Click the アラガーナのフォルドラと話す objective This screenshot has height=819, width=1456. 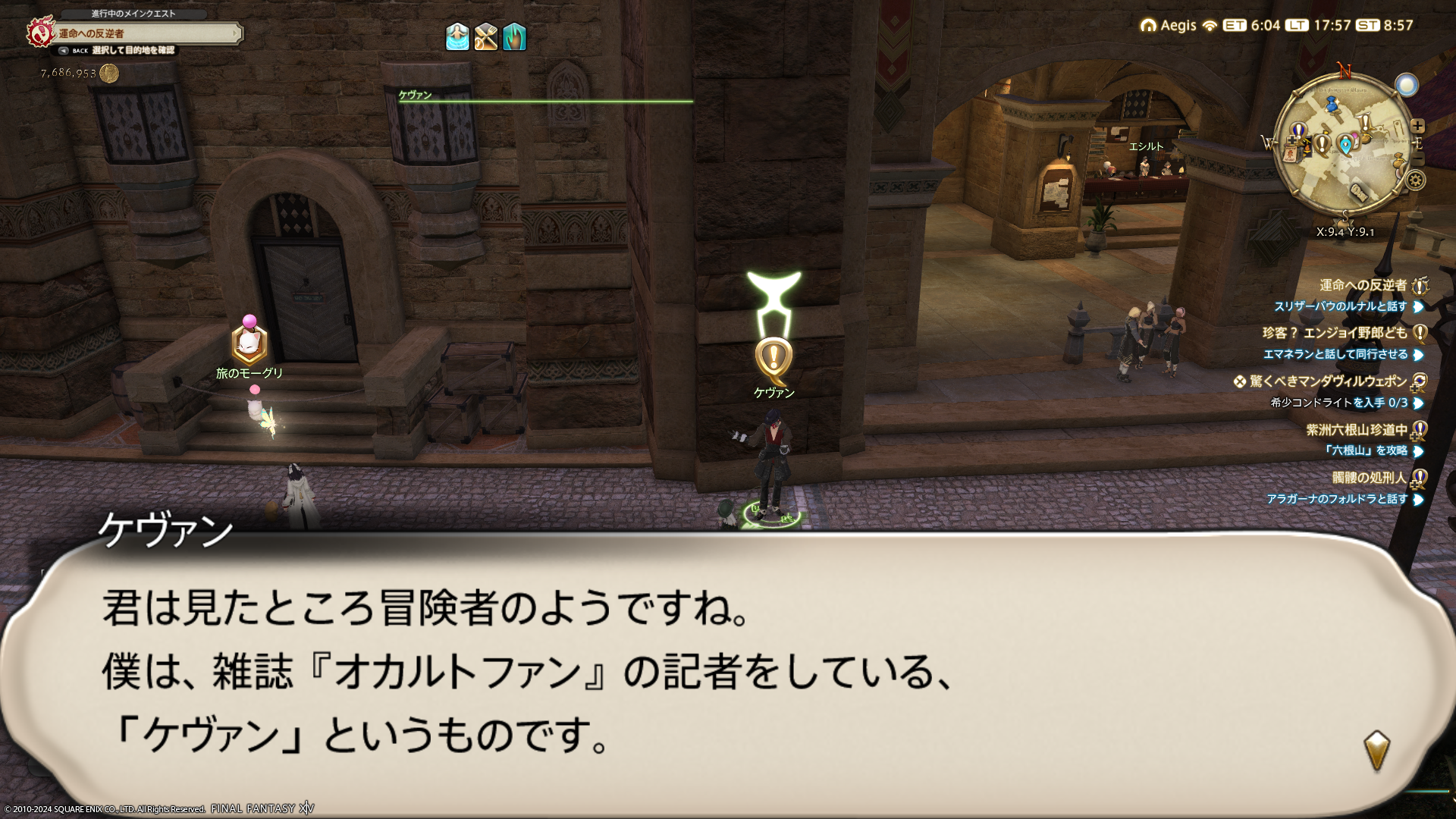pyautogui.click(x=1337, y=499)
